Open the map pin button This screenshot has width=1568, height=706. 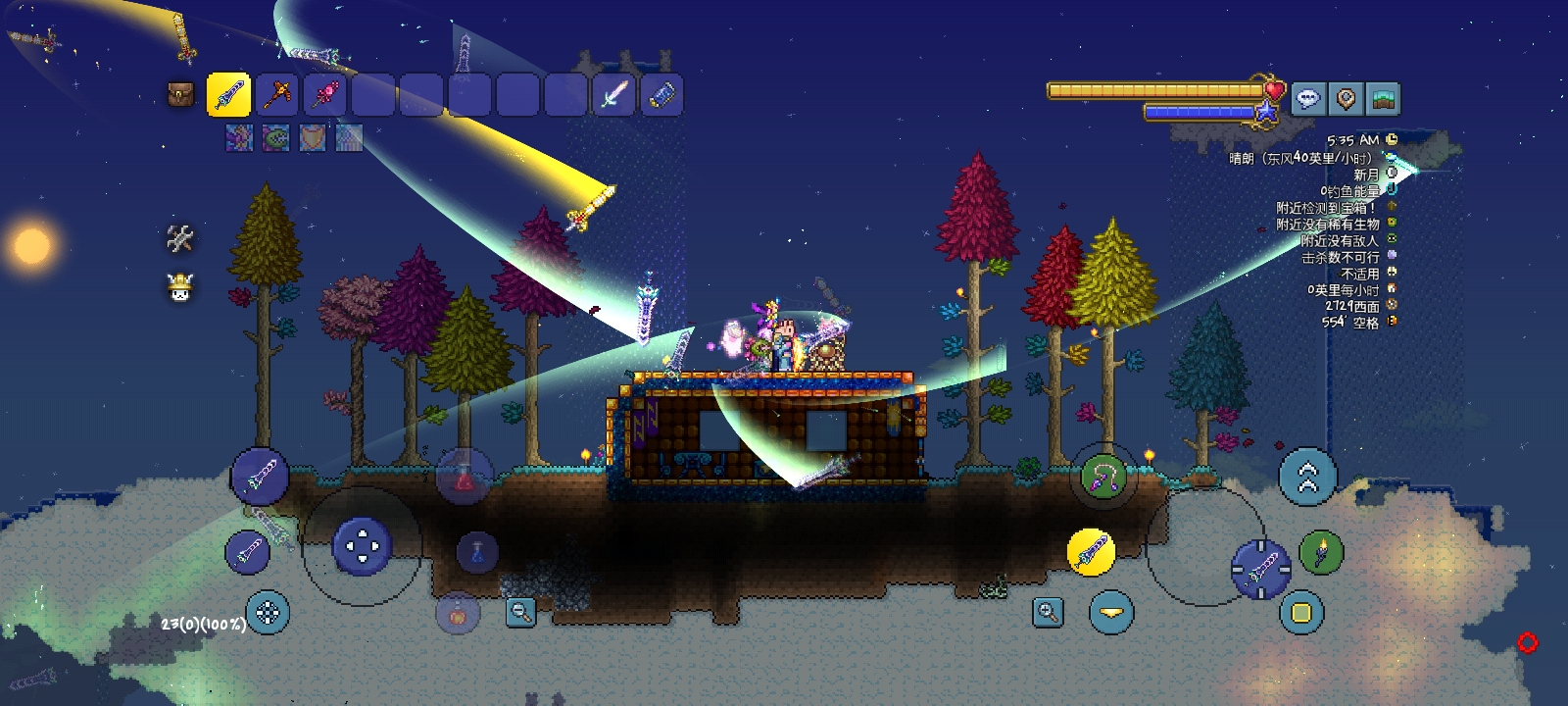(x=1346, y=98)
